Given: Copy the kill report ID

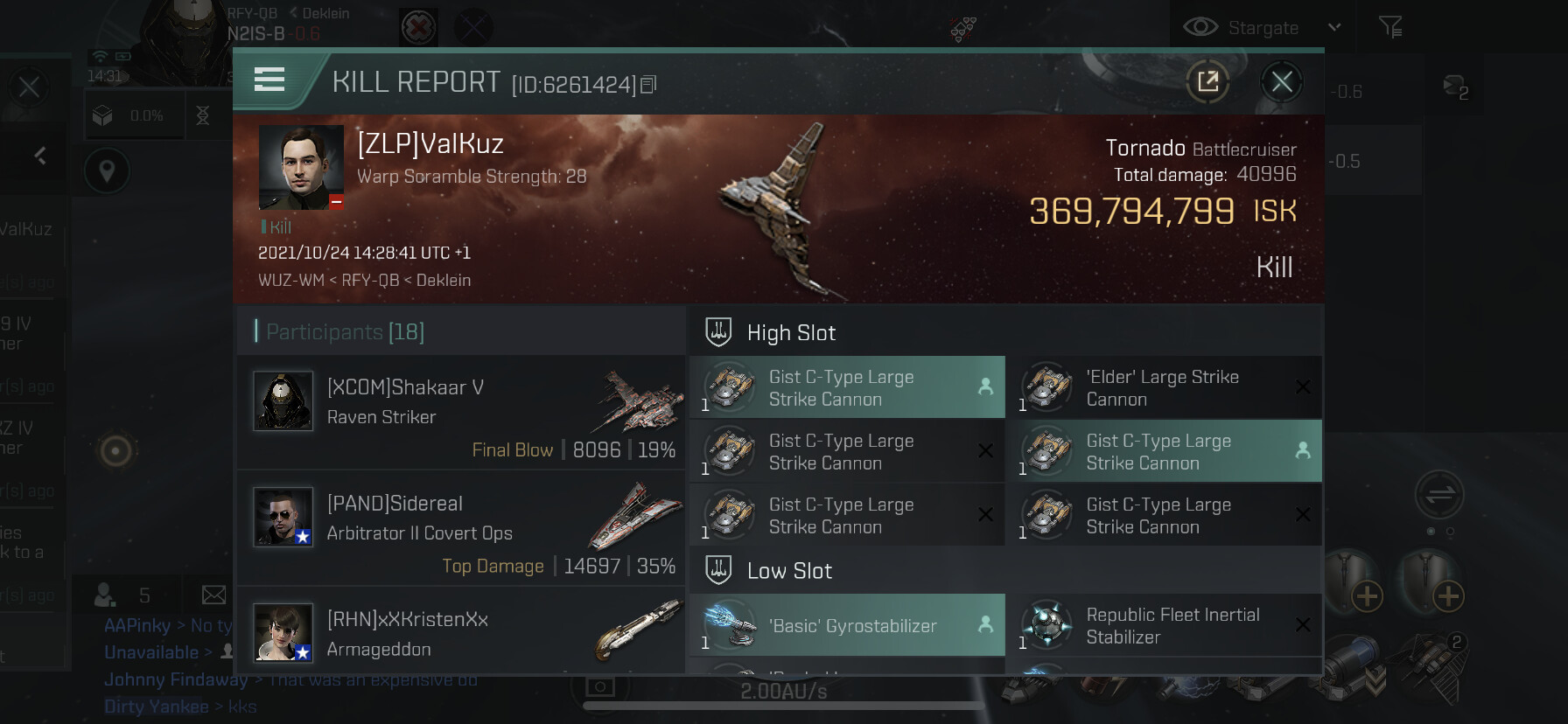Looking at the screenshot, I should (648, 85).
